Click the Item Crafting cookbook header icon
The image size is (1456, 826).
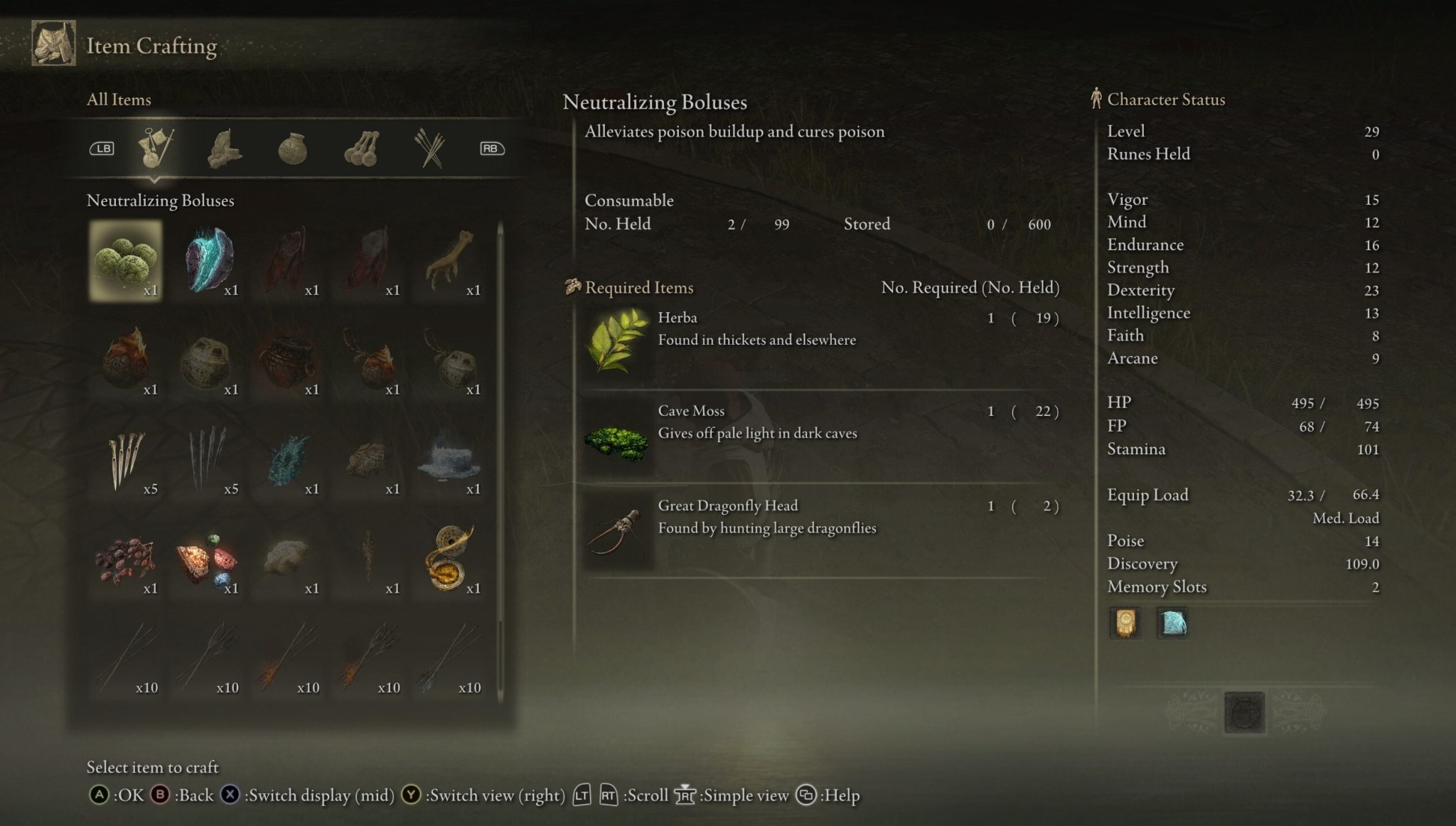[x=53, y=44]
